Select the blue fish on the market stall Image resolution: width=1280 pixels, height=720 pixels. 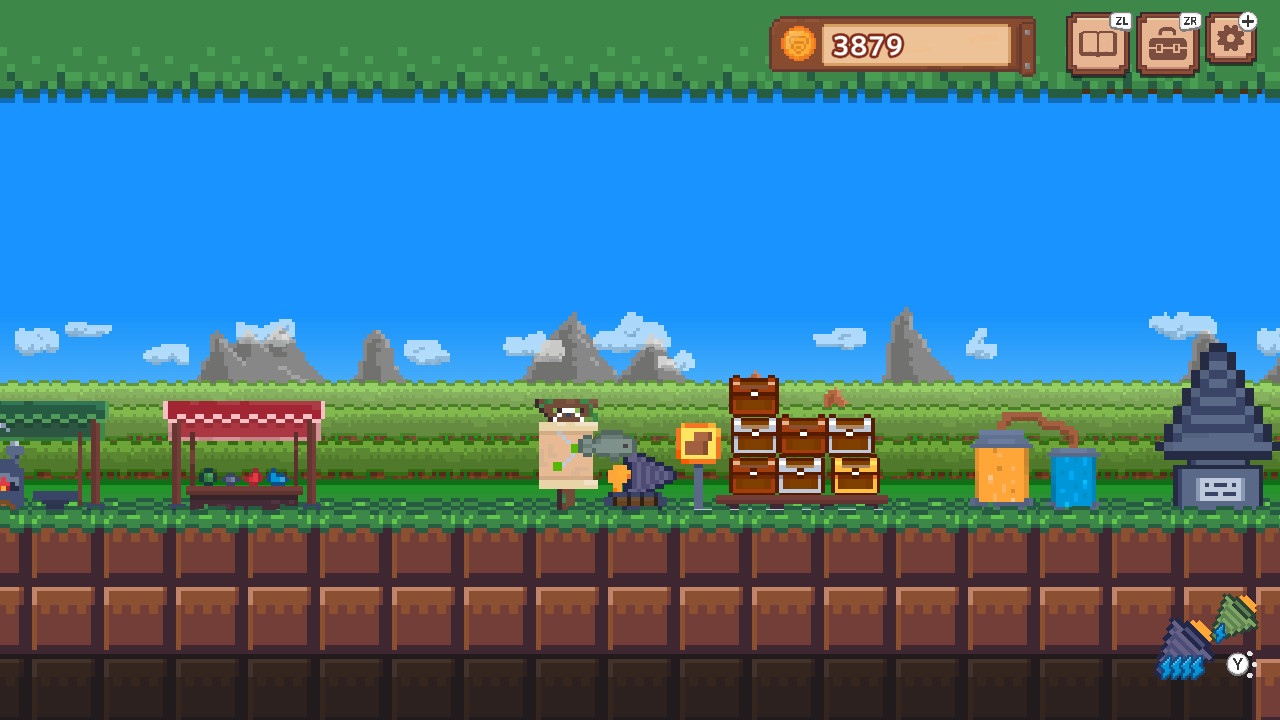point(278,477)
